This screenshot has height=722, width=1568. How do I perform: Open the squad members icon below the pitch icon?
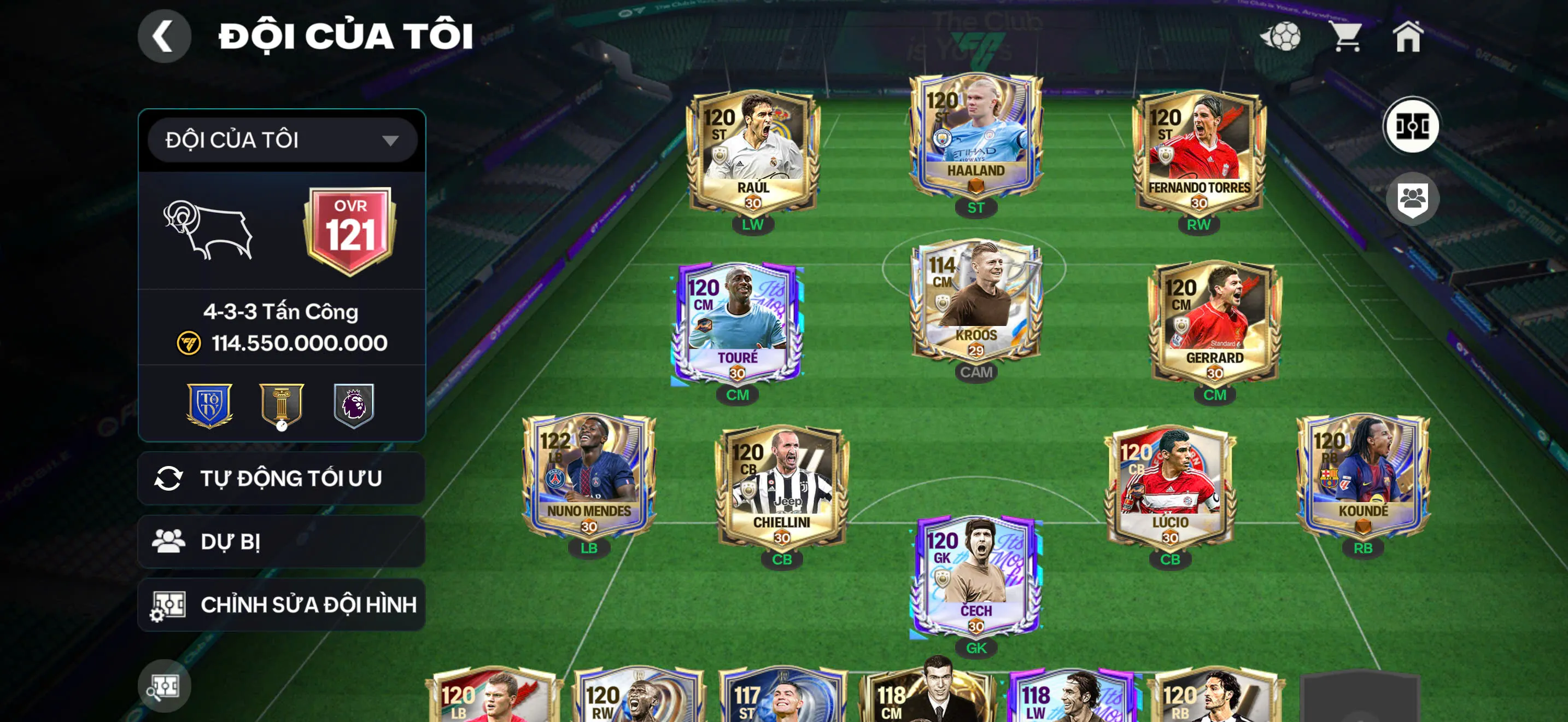click(x=1413, y=199)
